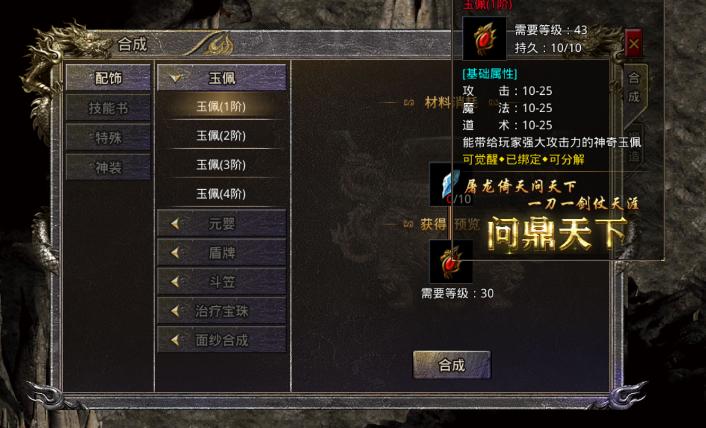Image resolution: width=706 pixels, height=428 pixels.
Task: Select 玉佩(4阶) from the list
Action: tap(221, 193)
